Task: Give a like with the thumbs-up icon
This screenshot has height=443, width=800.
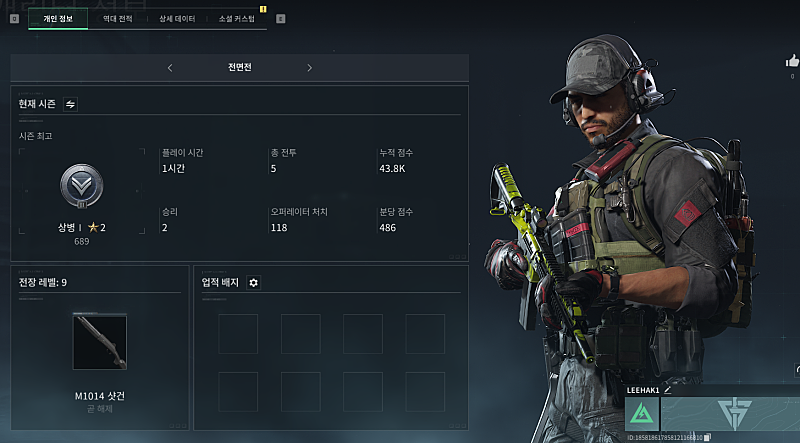Action: 793,62
